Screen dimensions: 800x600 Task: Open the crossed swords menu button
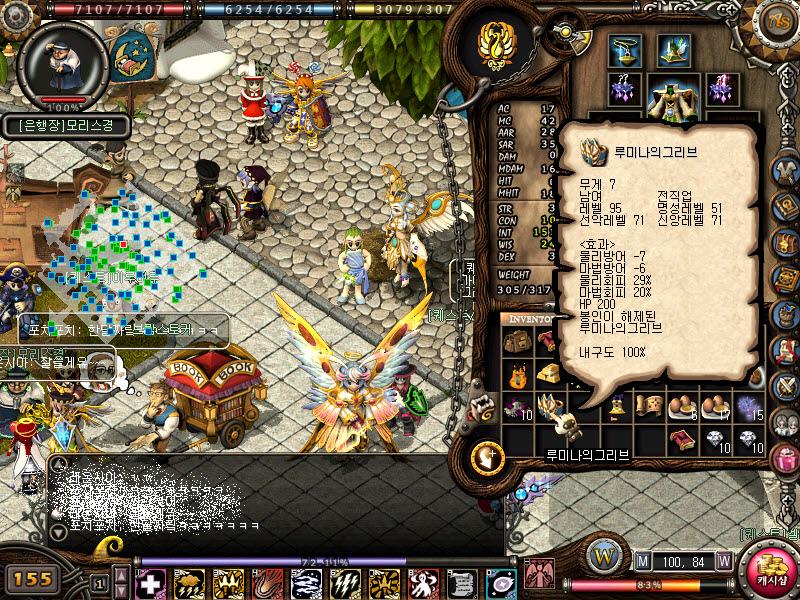pyautogui.click(x=783, y=383)
